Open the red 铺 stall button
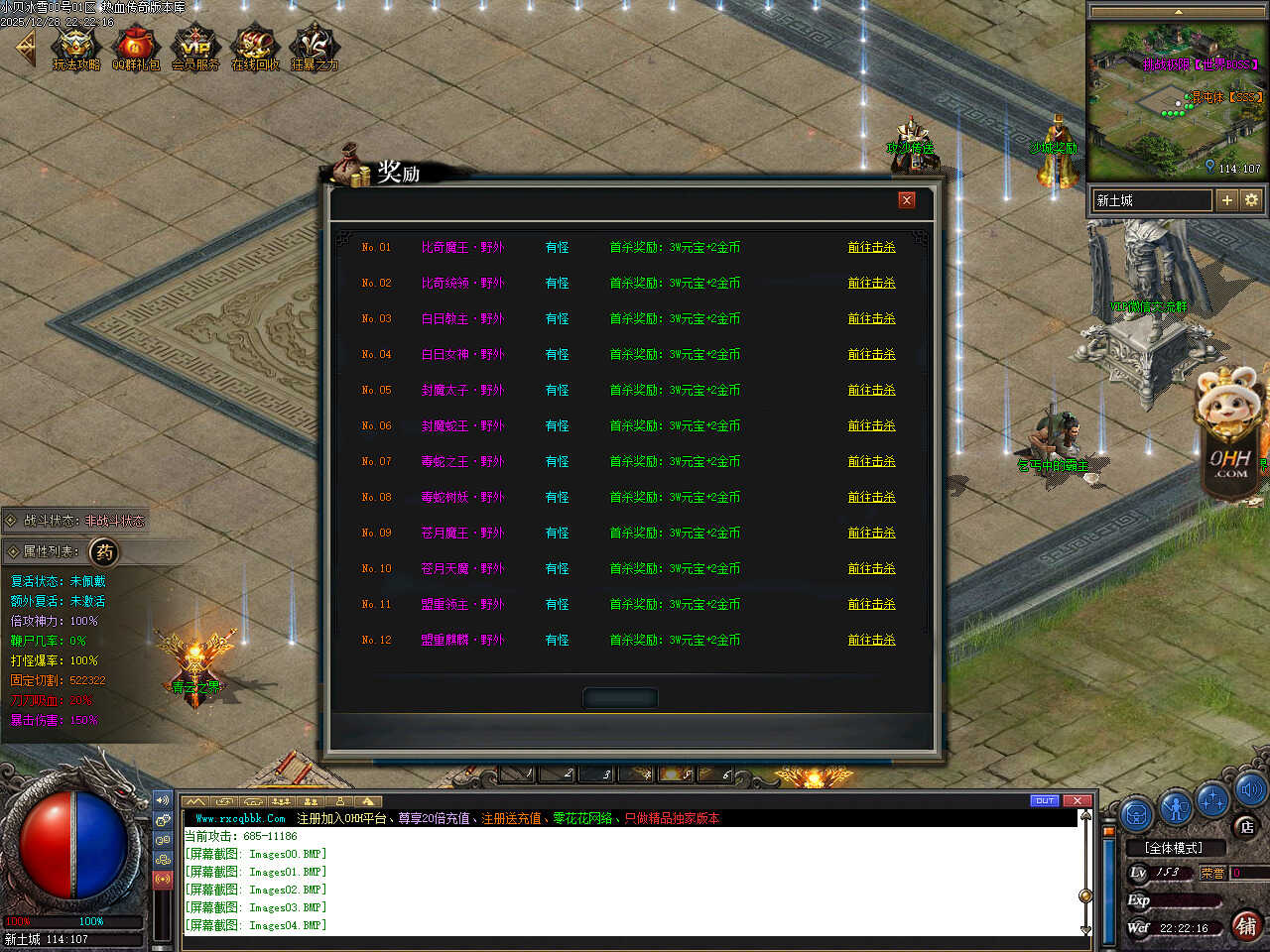This screenshot has width=1270, height=952. click(x=1246, y=925)
